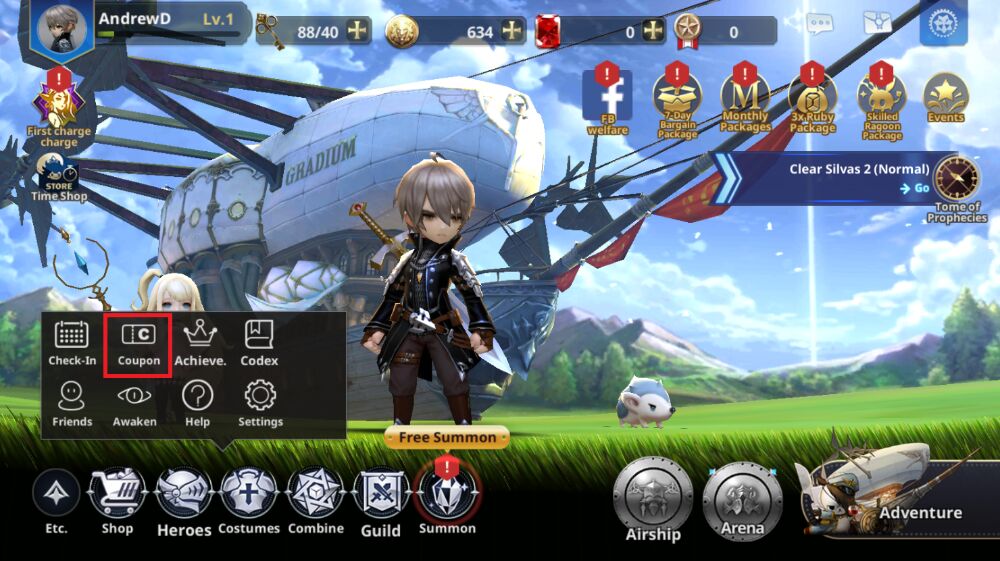1000x561 pixels.
Task: Open the Tome of Prophecies
Action: (957, 186)
